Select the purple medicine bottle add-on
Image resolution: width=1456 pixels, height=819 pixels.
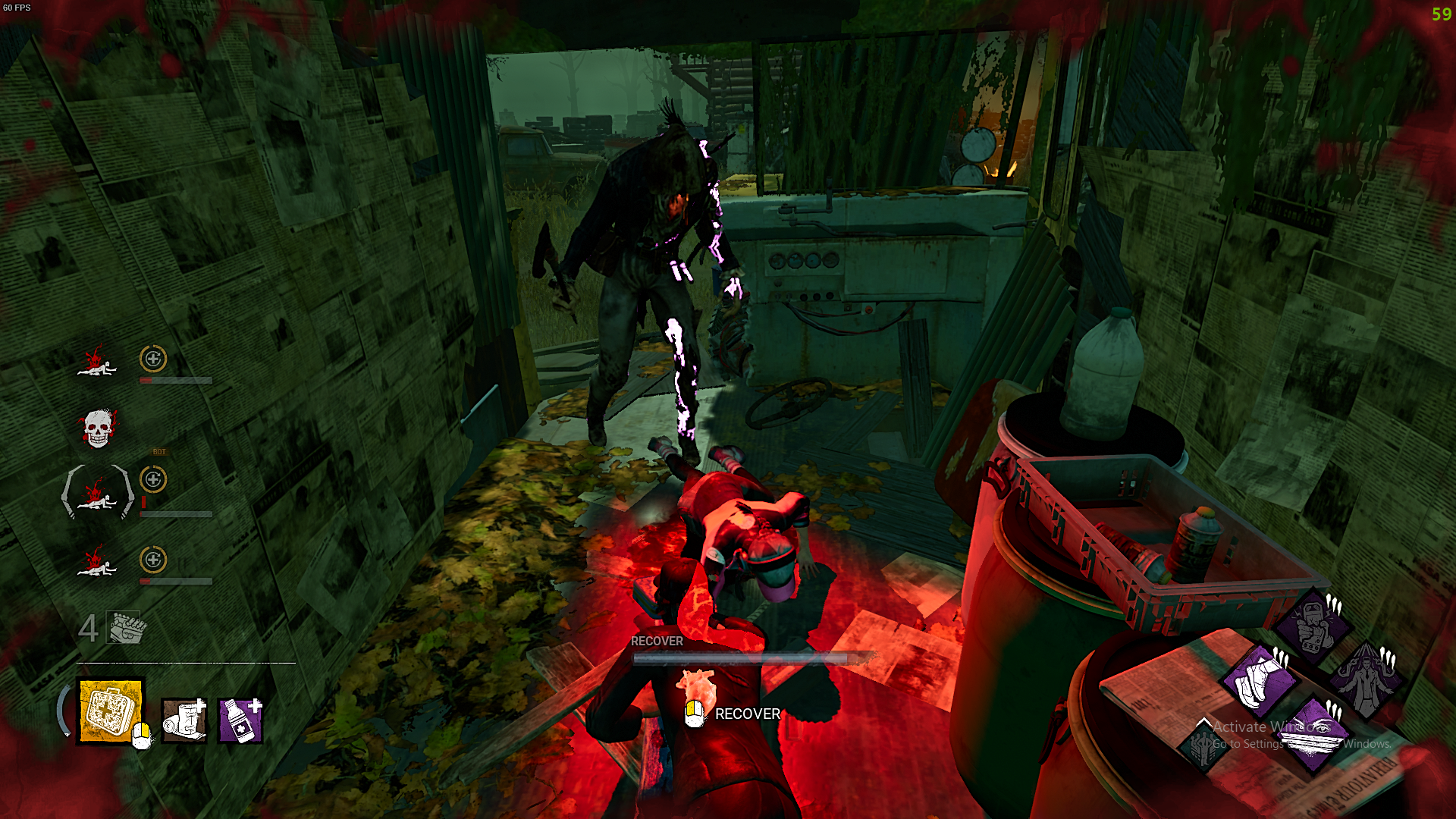tap(240, 720)
